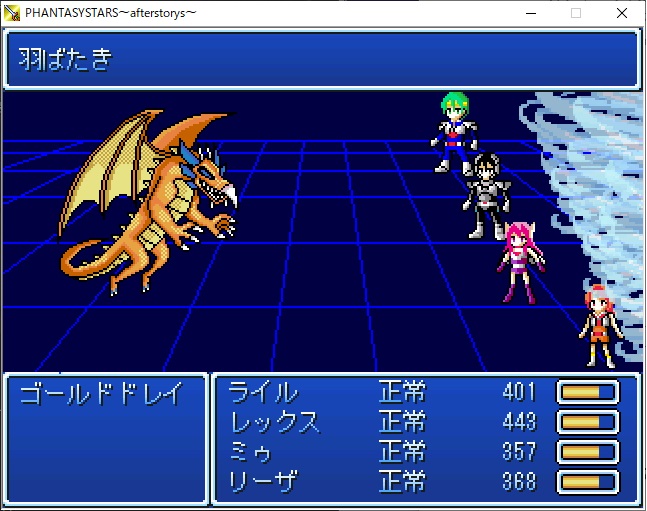Select リーザ's row in the party list
The width and height of the screenshot is (647, 511).
coord(264,481)
